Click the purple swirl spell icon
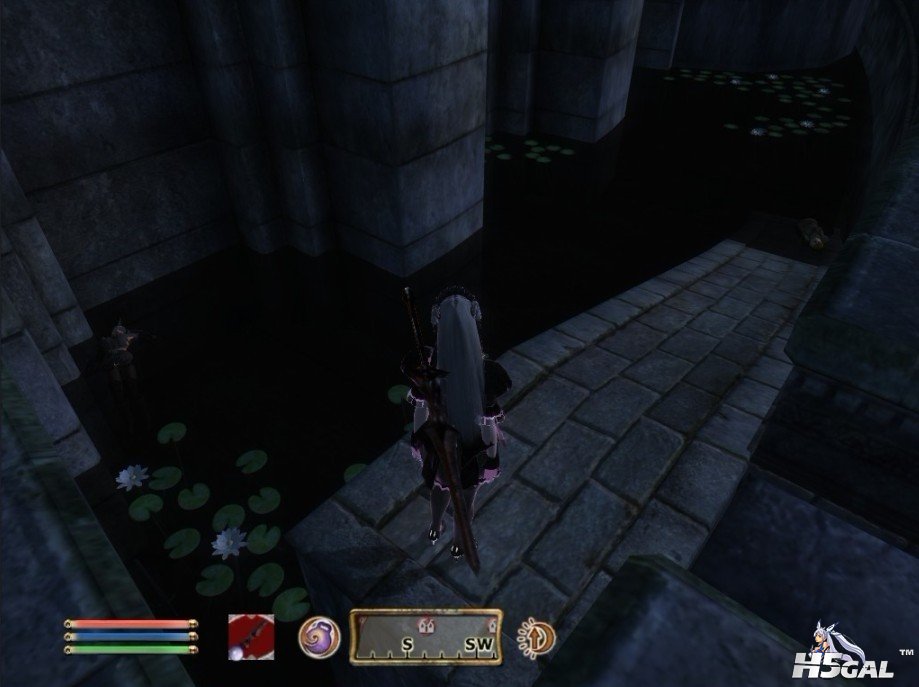This screenshot has height=687, width=919. tap(320, 636)
